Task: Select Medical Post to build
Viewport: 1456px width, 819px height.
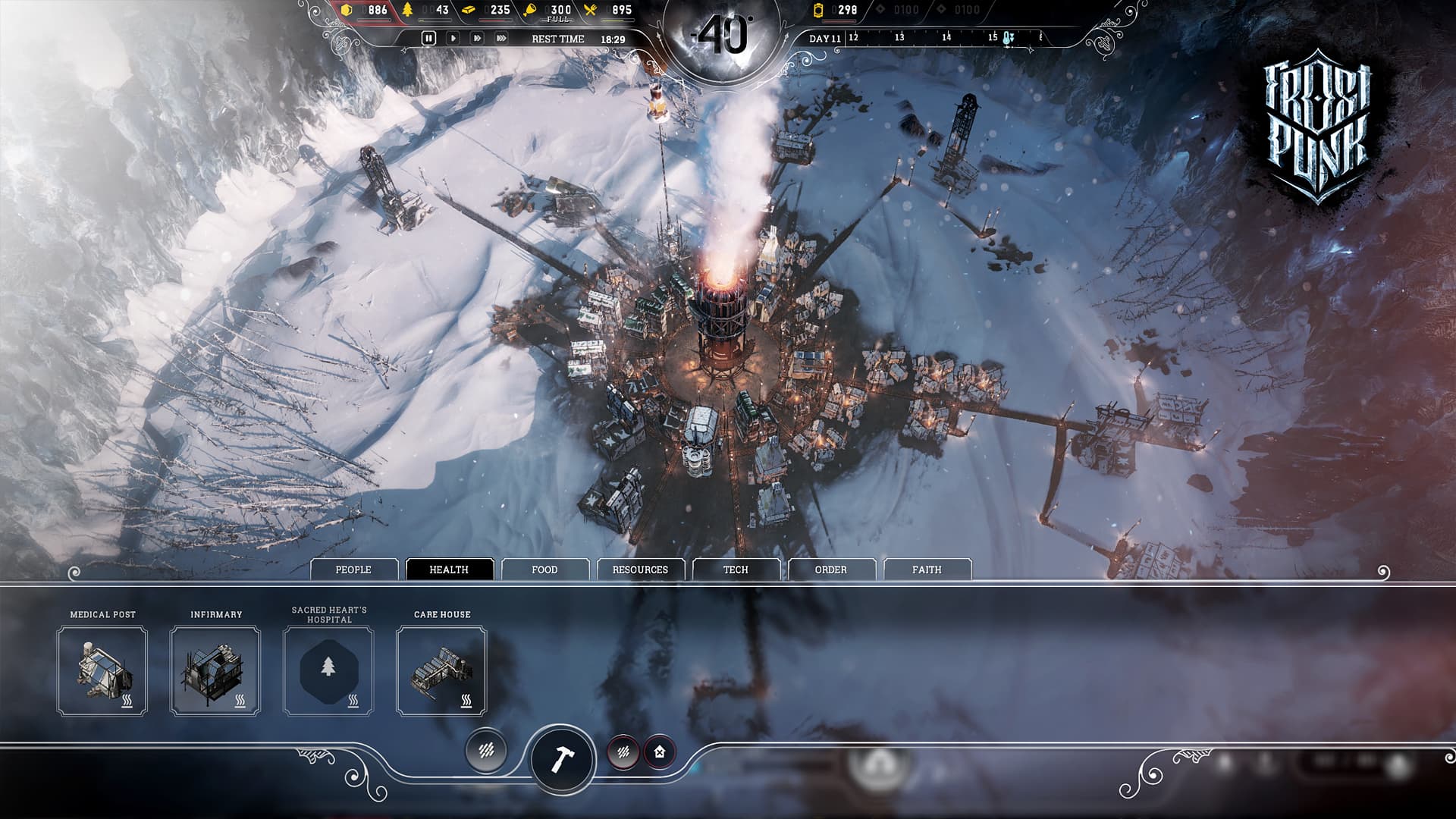Action: (x=102, y=672)
